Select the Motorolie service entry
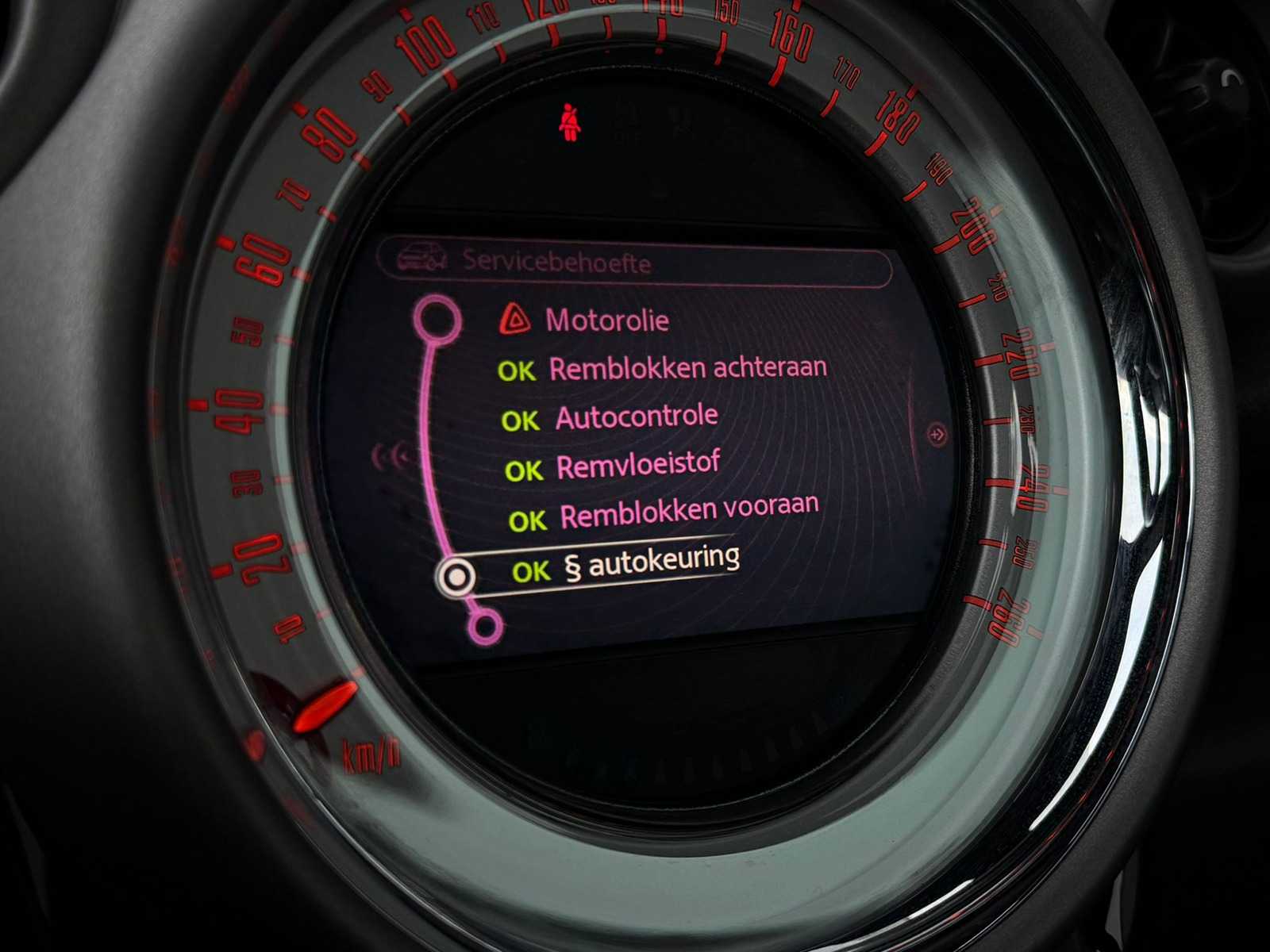This screenshot has height=952, width=1270. click(606, 321)
